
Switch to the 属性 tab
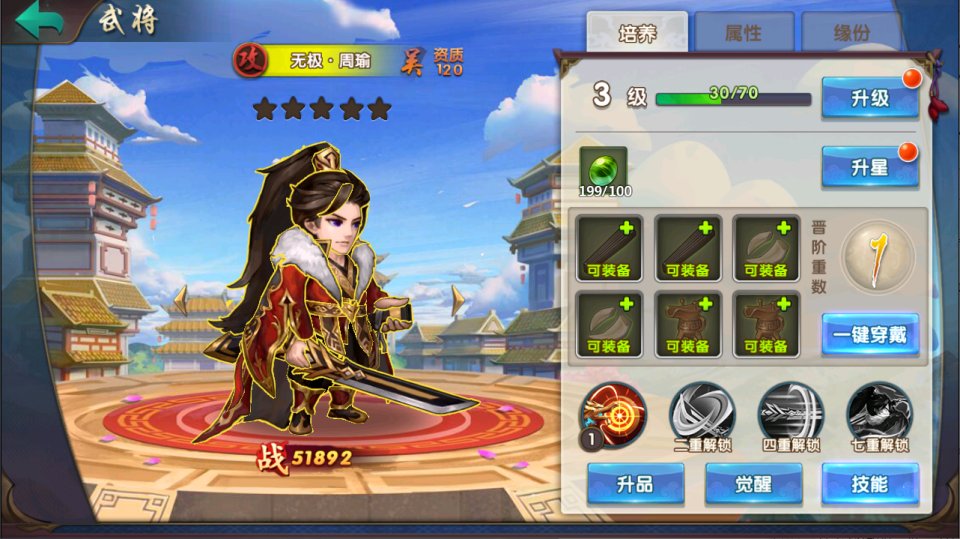(x=743, y=34)
